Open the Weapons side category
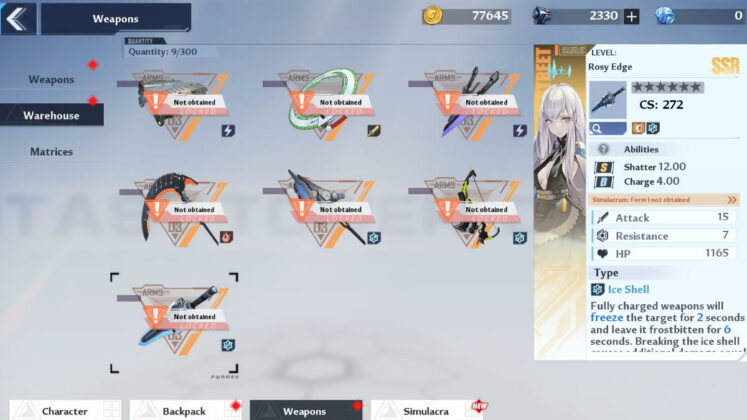 click(x=51, y=79)
